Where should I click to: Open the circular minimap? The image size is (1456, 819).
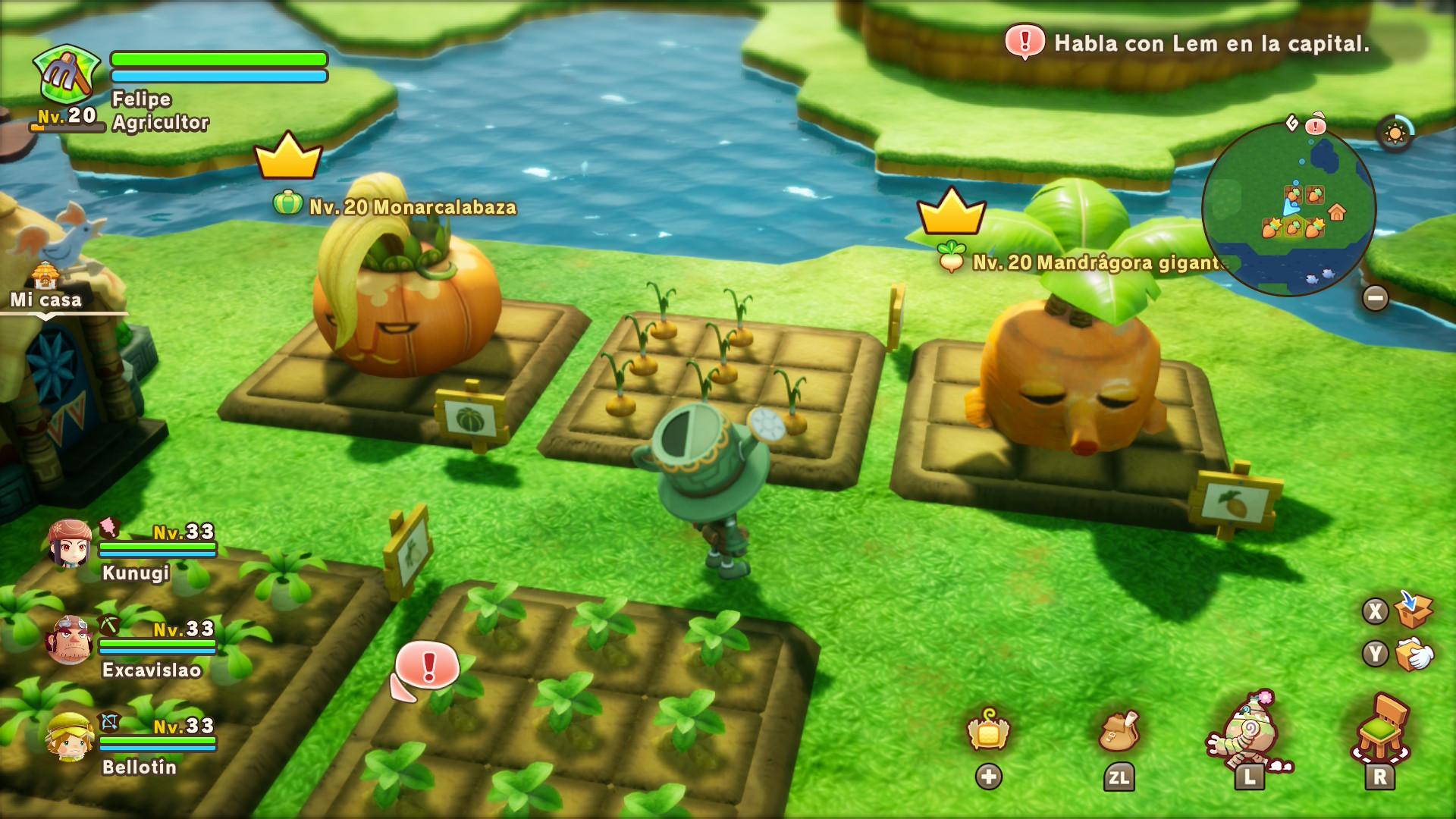point(1288,209)
